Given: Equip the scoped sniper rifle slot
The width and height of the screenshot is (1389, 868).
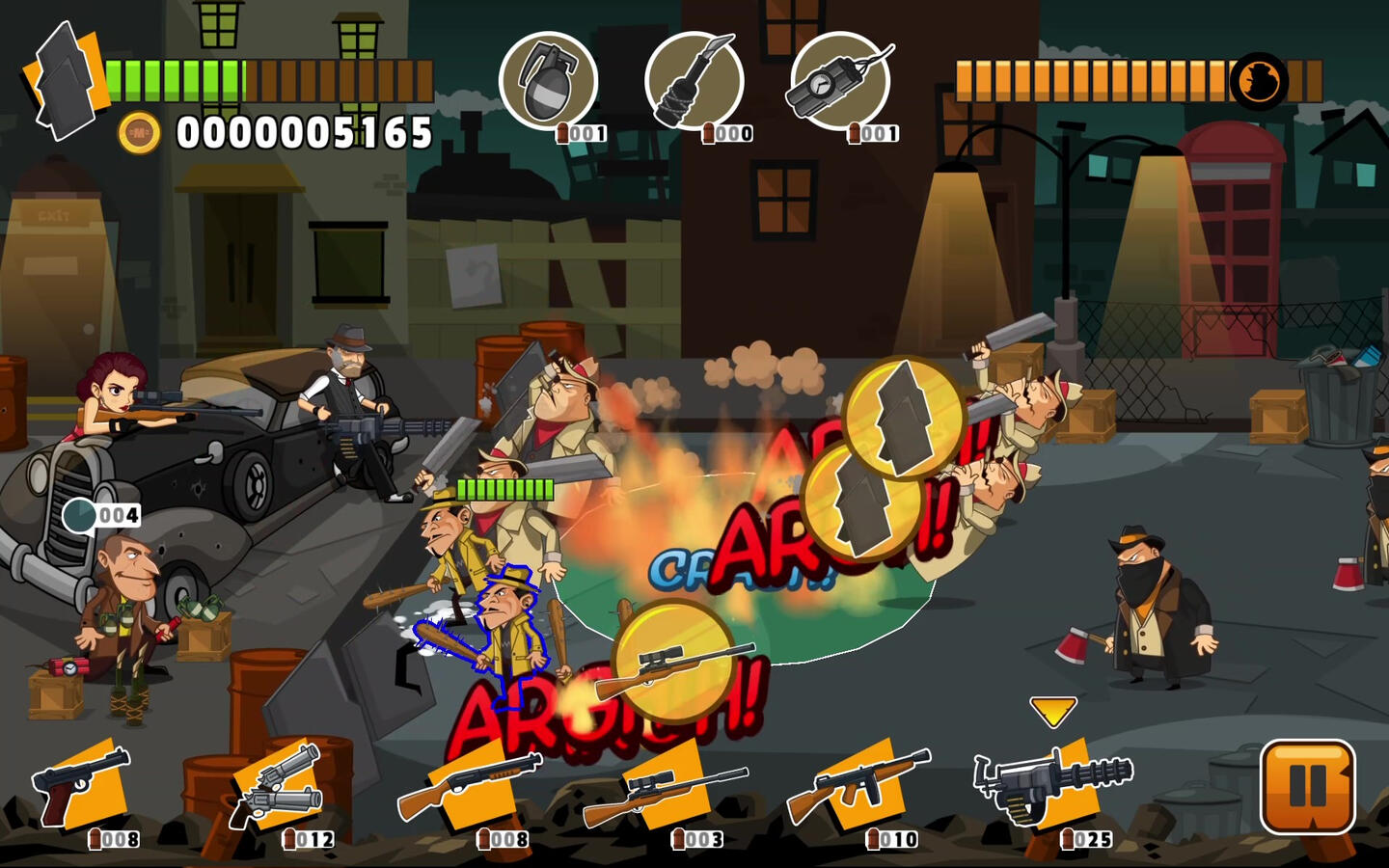Looking at the screenshot, I should 666,786.
